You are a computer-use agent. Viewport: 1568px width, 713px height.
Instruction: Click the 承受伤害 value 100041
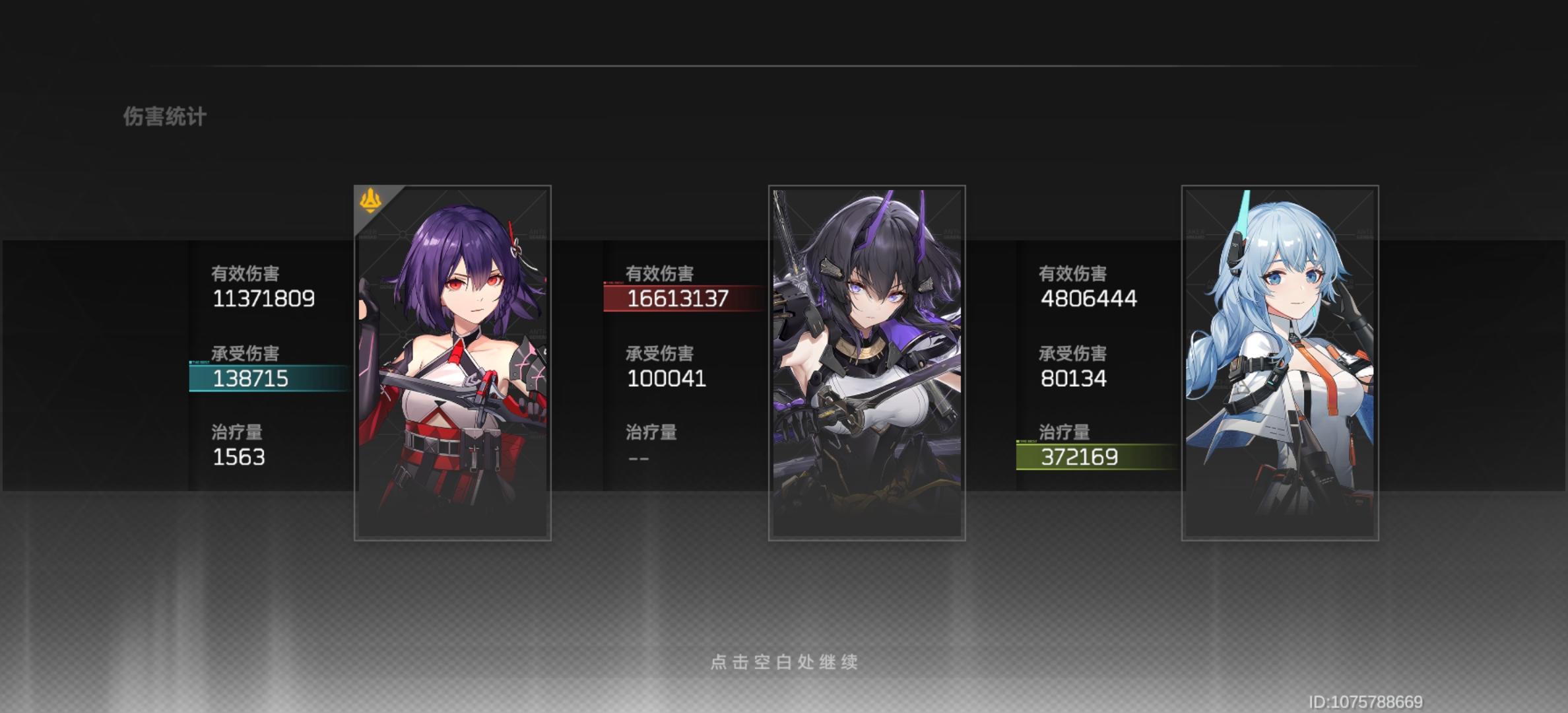click(x=666, y=378)
